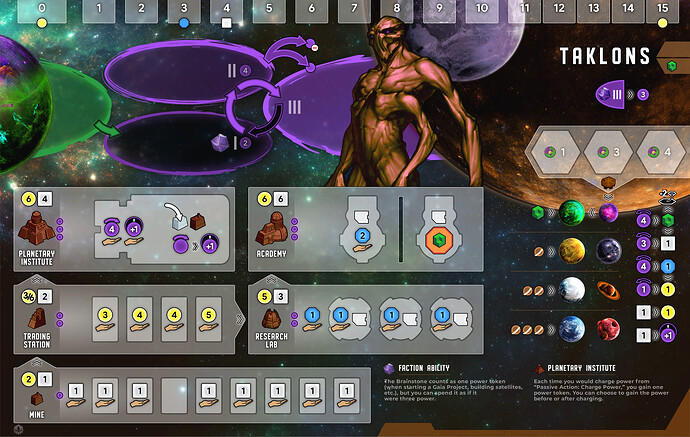This screenshot has width=690, height=437.
Task: Choose the hex tile numbered 1
Action: point(554,152)
